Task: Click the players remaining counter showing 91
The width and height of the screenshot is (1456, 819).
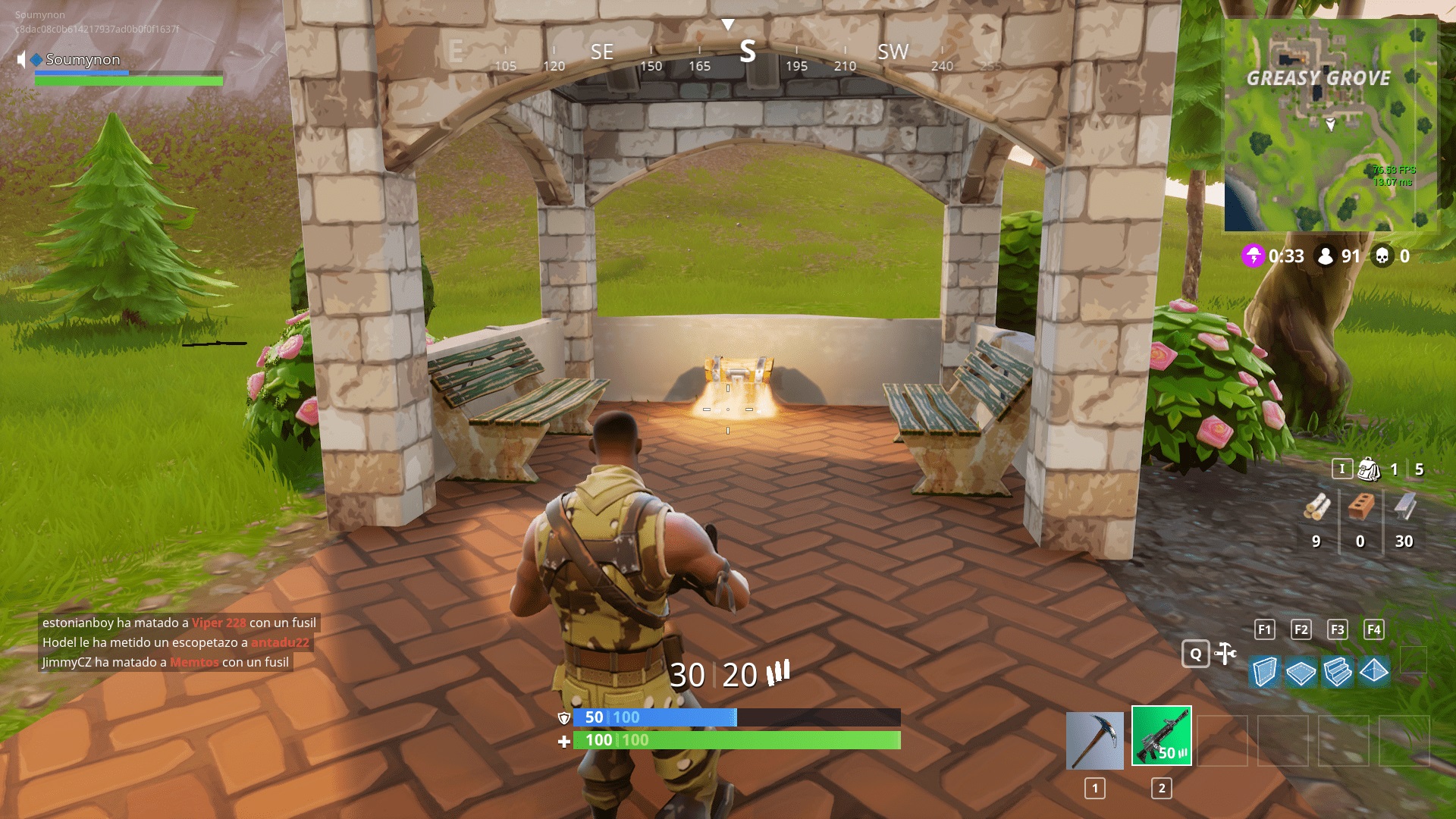Action: pyautogui.click(x=1326, y=257)
